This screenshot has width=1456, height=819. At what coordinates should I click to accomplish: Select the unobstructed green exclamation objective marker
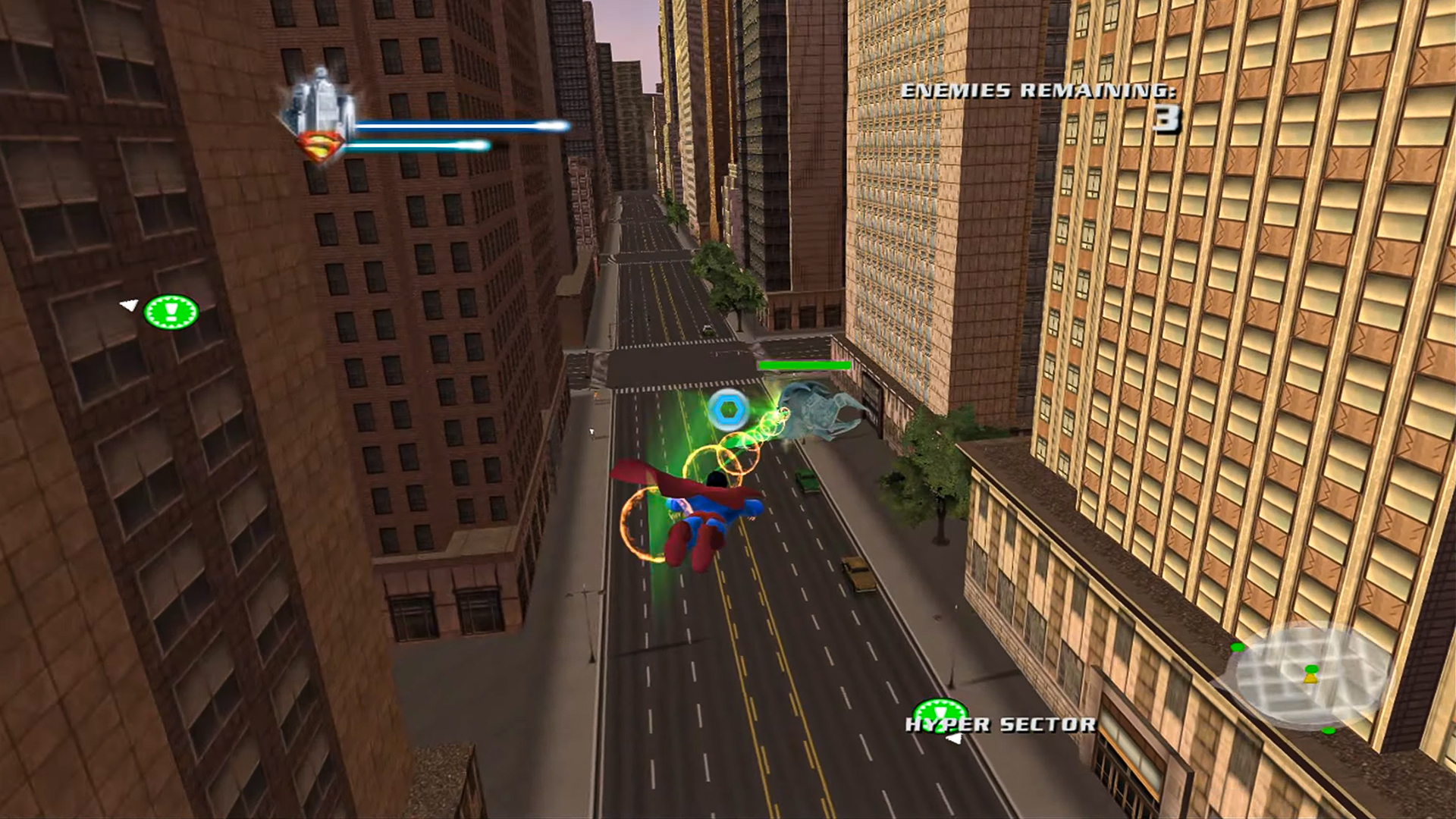171,312
